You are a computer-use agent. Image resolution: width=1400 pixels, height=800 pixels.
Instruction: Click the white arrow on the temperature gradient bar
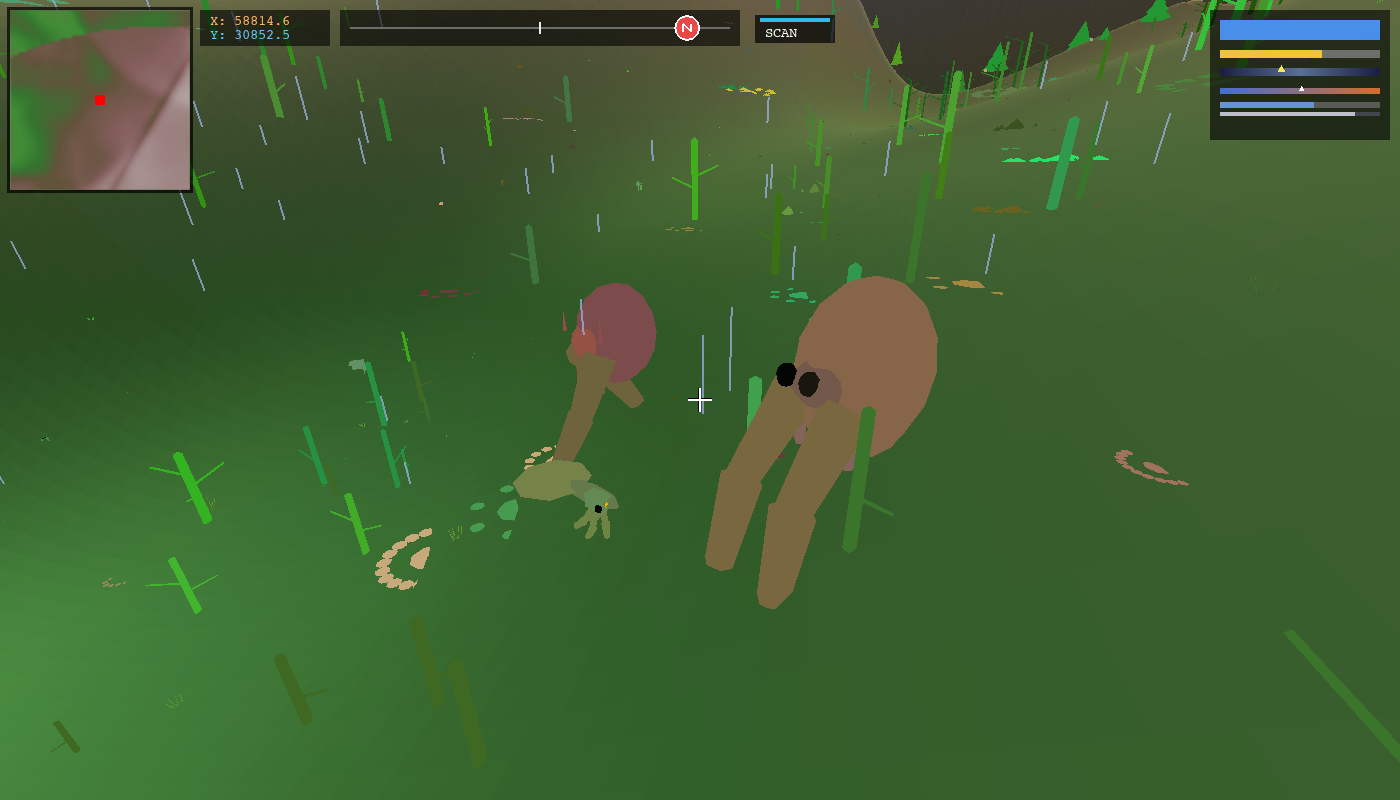(x=1301, y=88)
